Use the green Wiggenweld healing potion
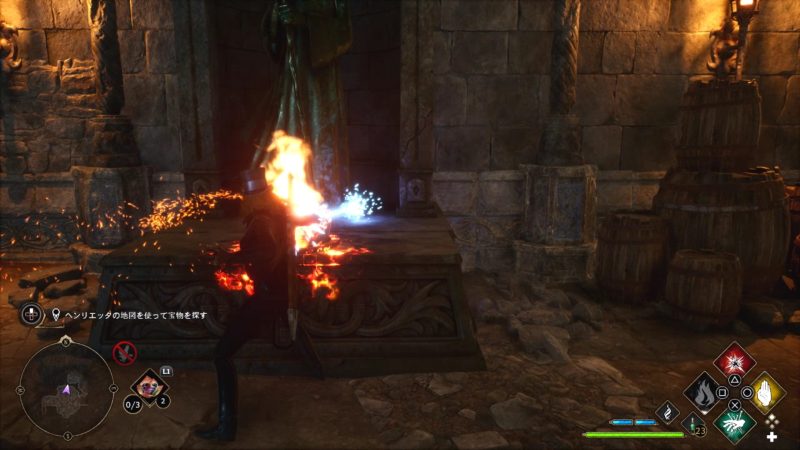The height and width of the screenshot is (450, 800). coord(692,423)
